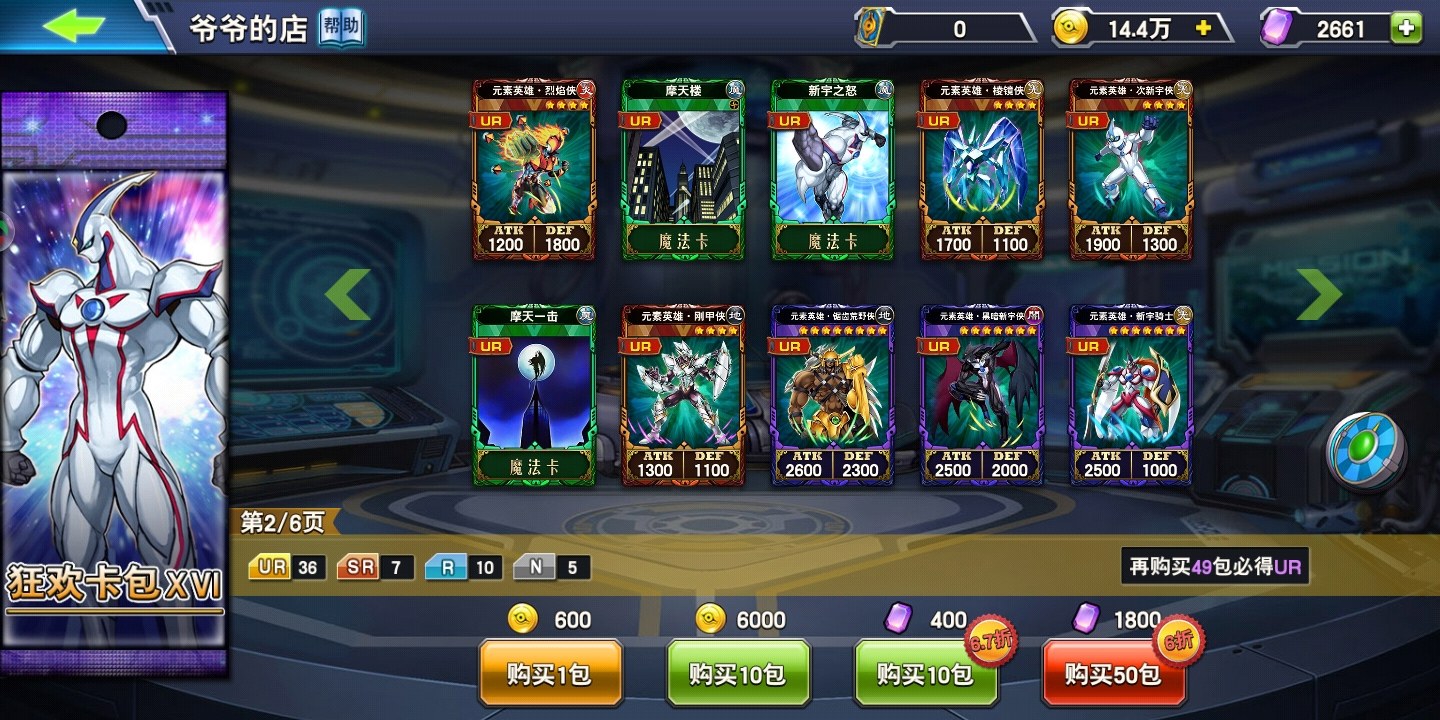Tap the round green orb button
The width and height of the screenshot is (1440, 720).
pos(1366,451)
